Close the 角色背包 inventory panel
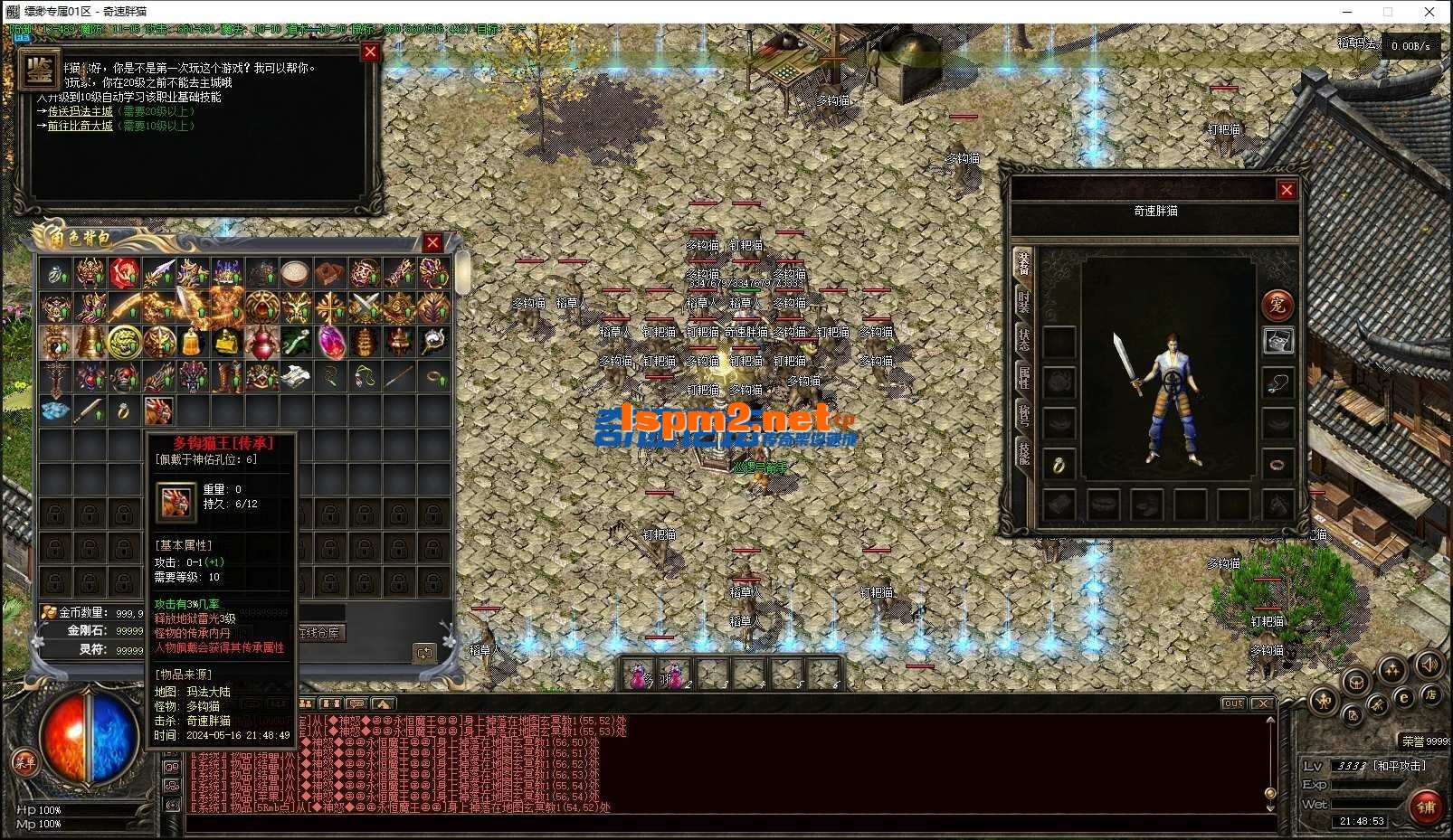This screenshot has width=1453, height=840. 432,242
